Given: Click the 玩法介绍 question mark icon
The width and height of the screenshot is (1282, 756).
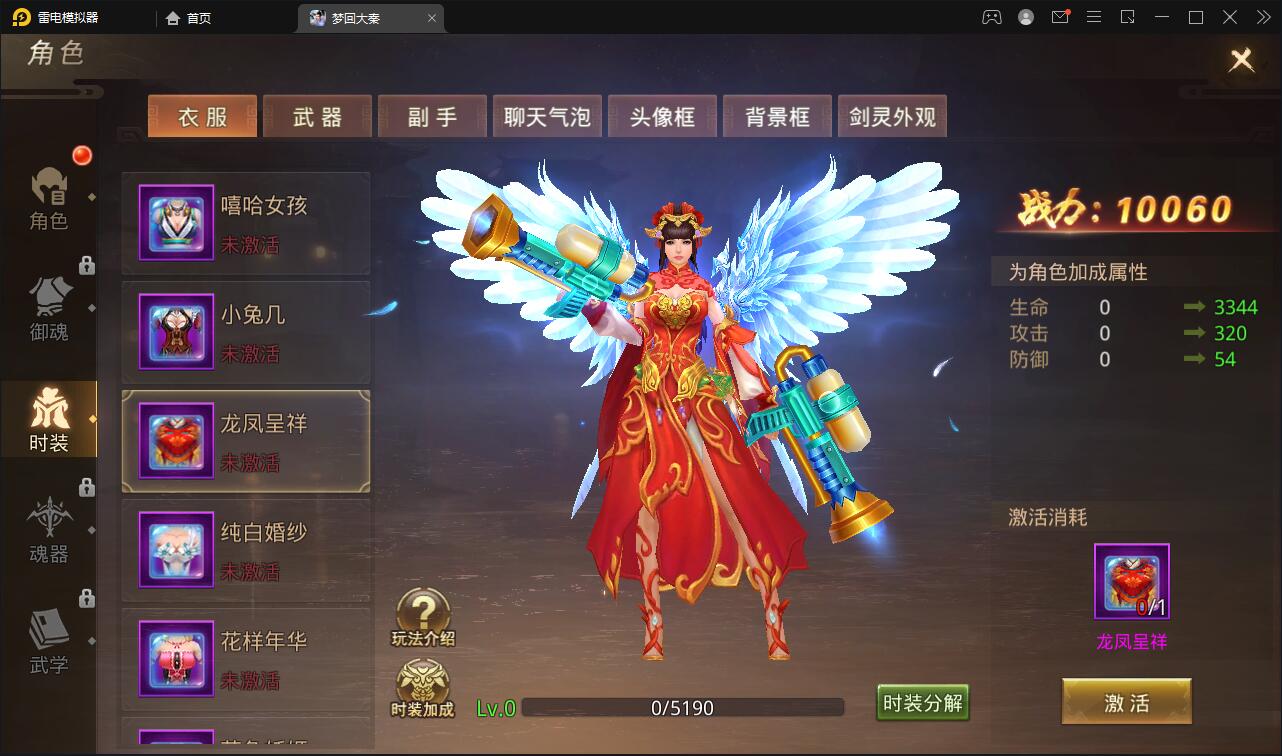Looking at the screenshot, I should click(x=423, y=610).
